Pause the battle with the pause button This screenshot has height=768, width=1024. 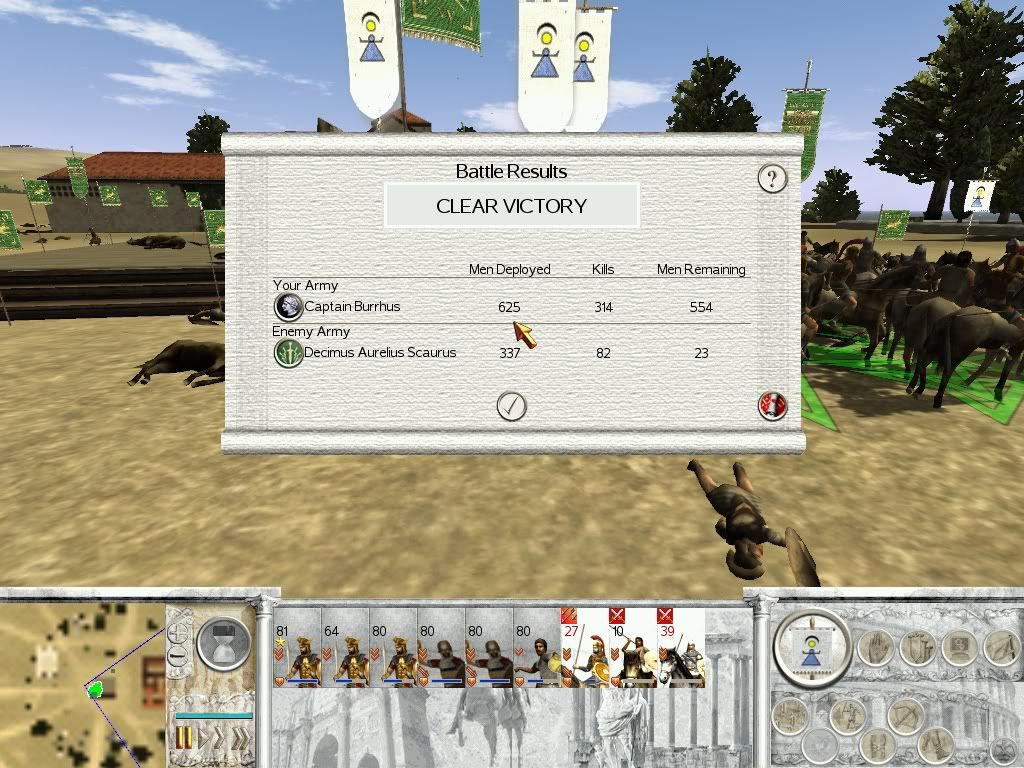185,740
